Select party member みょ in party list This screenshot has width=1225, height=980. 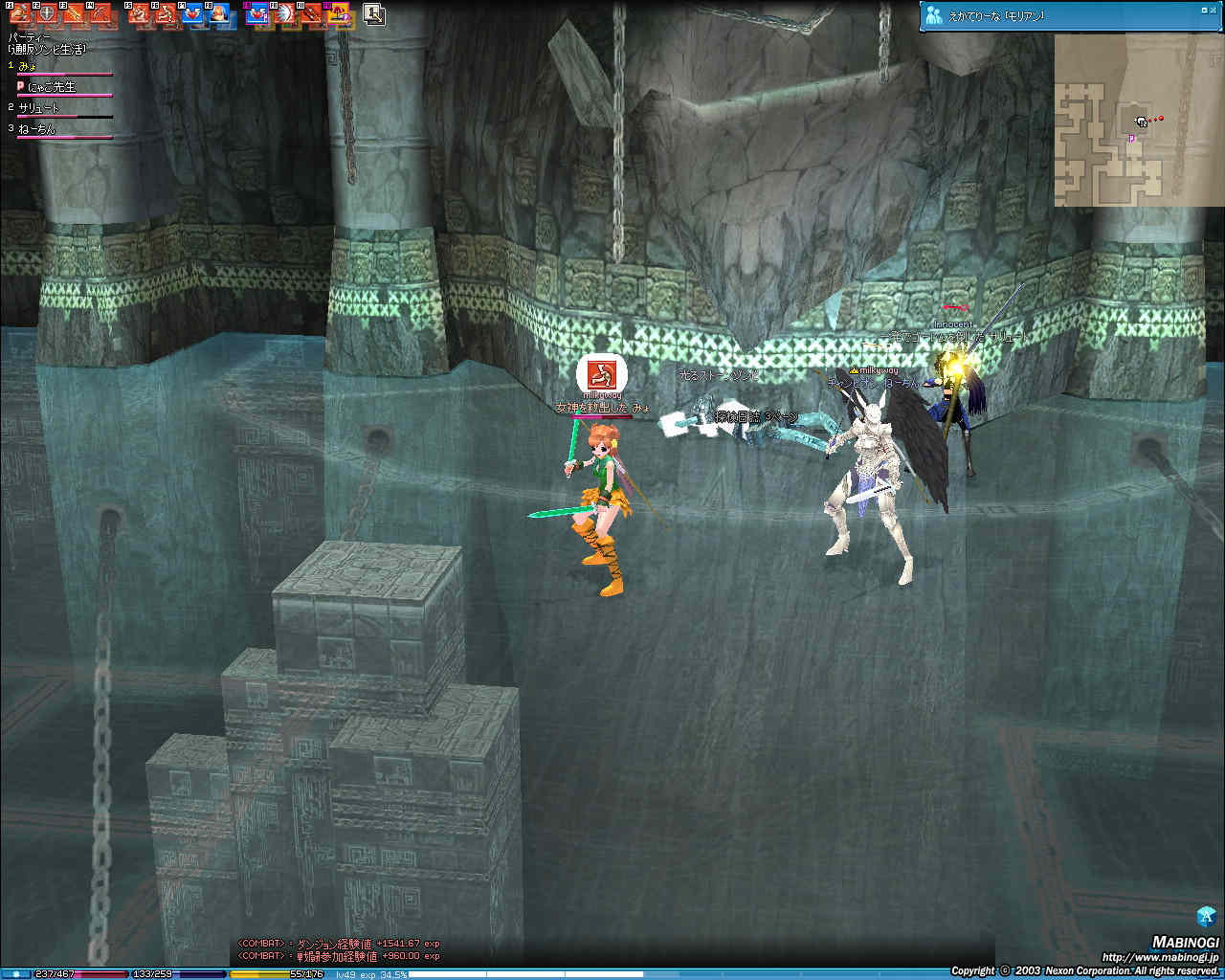click(x=31, y=66)
